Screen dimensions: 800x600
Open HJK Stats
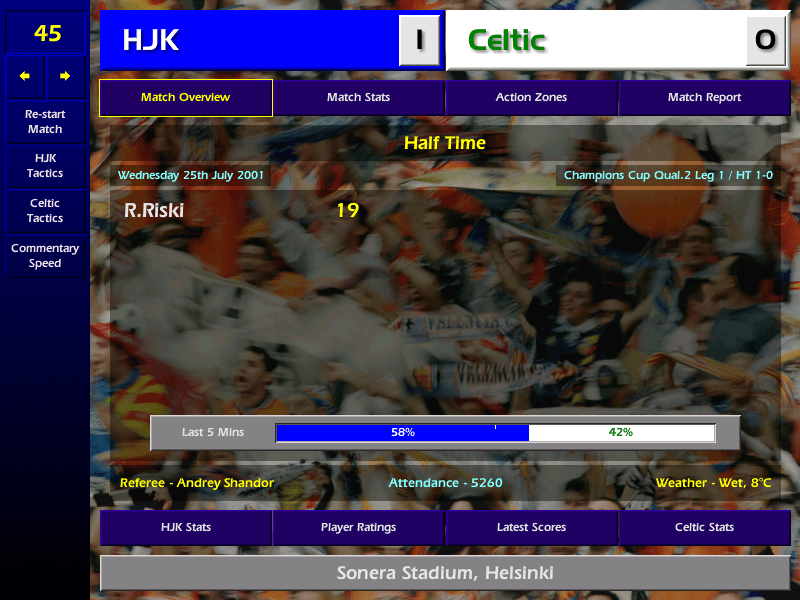pyautogui.click(x=185, y=527)
